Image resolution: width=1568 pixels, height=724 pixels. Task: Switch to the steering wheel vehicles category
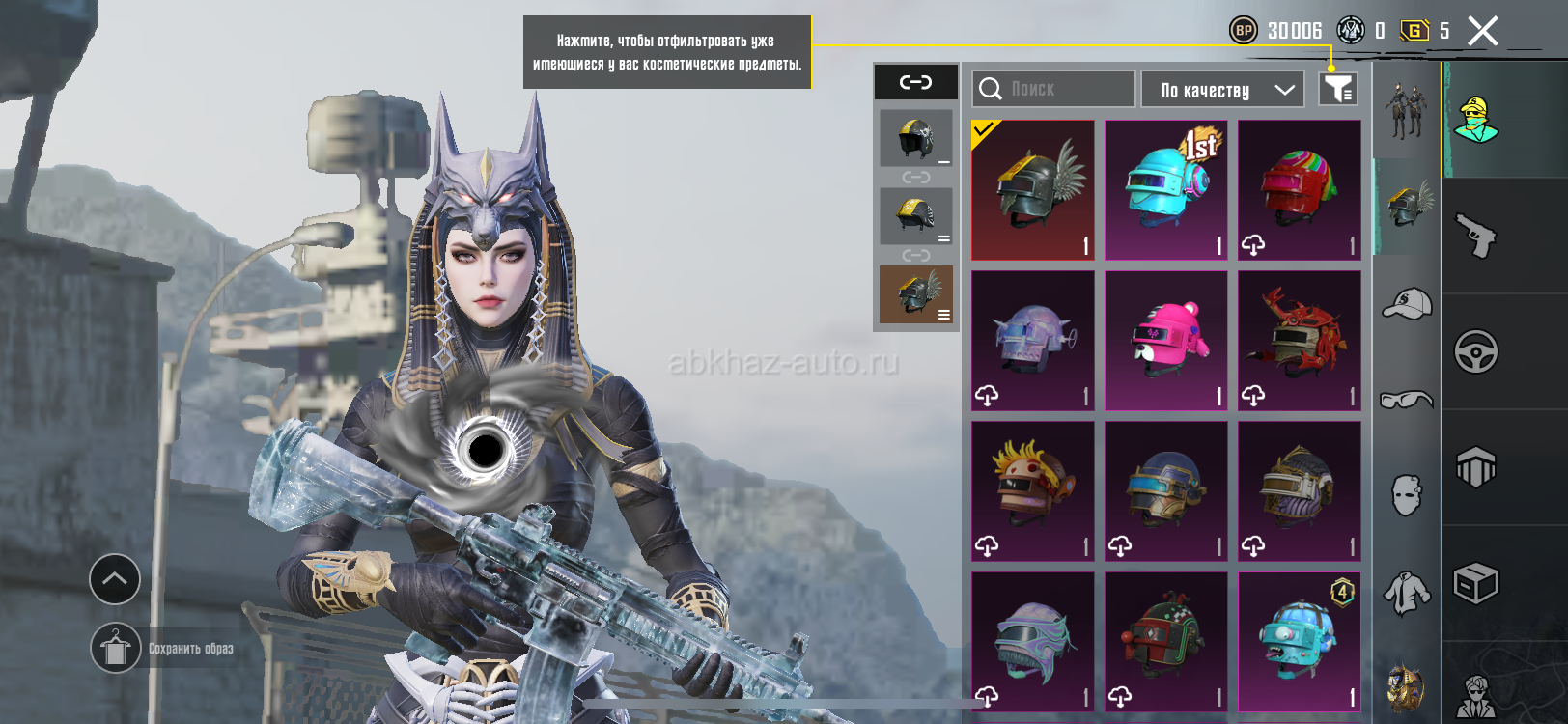coord(1475,351)
